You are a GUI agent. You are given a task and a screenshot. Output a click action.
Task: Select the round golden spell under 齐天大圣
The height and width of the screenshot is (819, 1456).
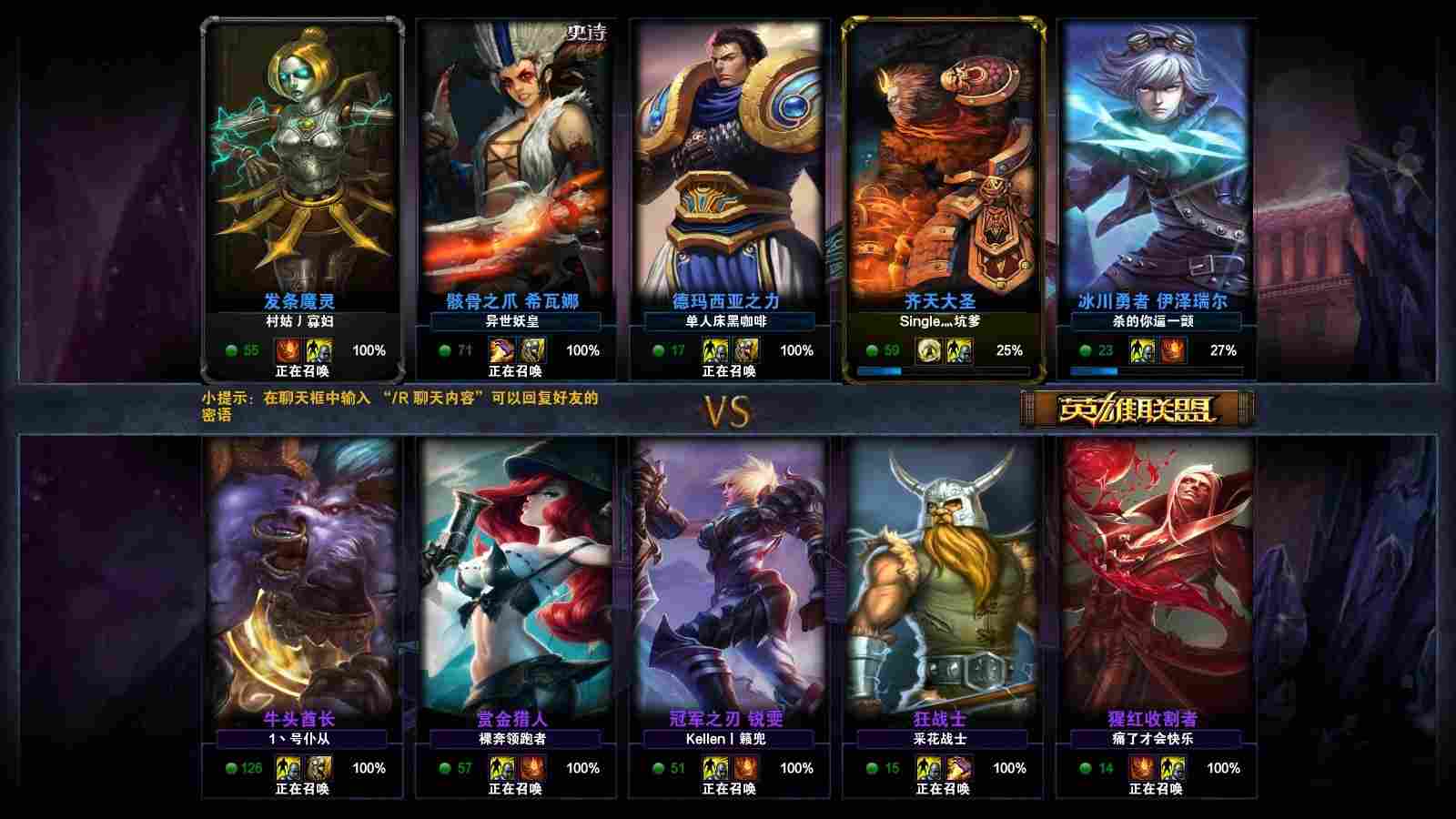[x=928, y=350]
